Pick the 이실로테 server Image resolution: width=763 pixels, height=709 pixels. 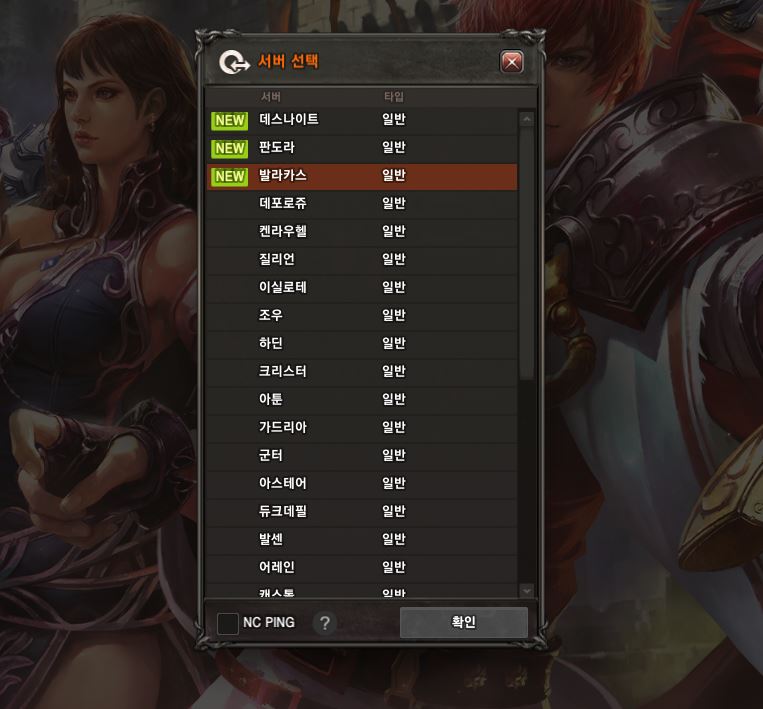(283, 288)
